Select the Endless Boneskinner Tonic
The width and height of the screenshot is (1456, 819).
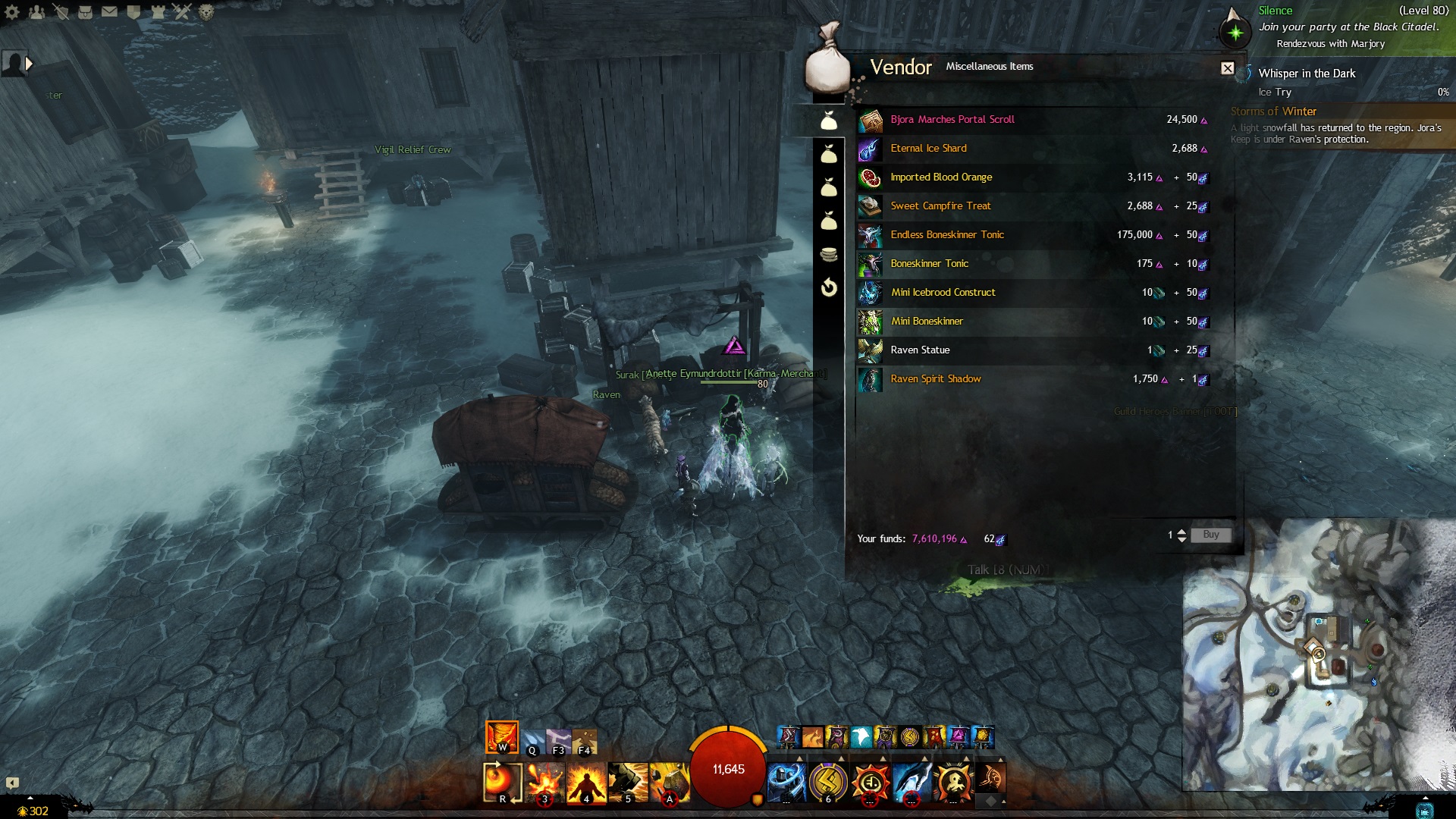(946, 235)
